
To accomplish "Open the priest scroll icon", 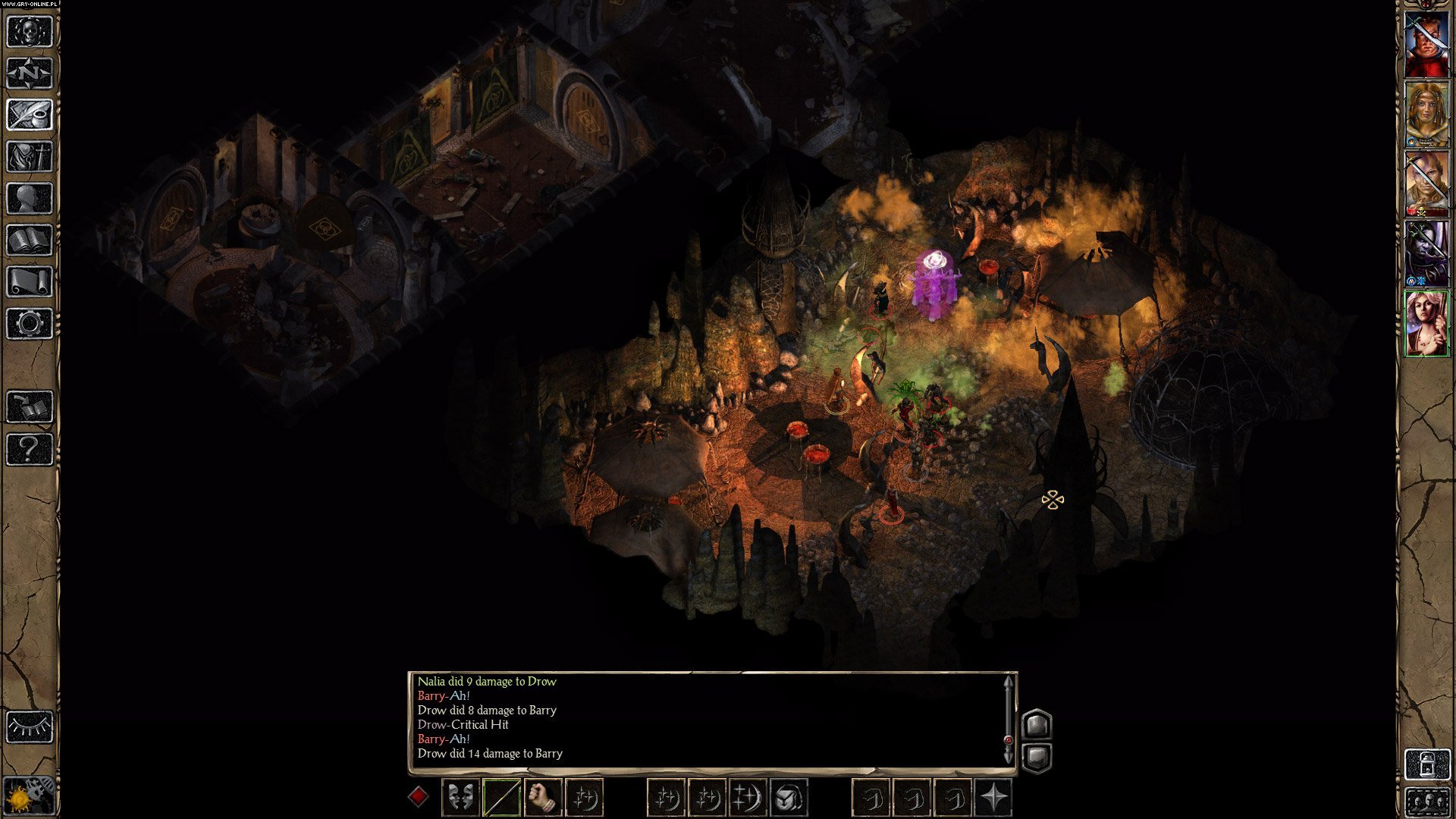I will coord(30,282).
